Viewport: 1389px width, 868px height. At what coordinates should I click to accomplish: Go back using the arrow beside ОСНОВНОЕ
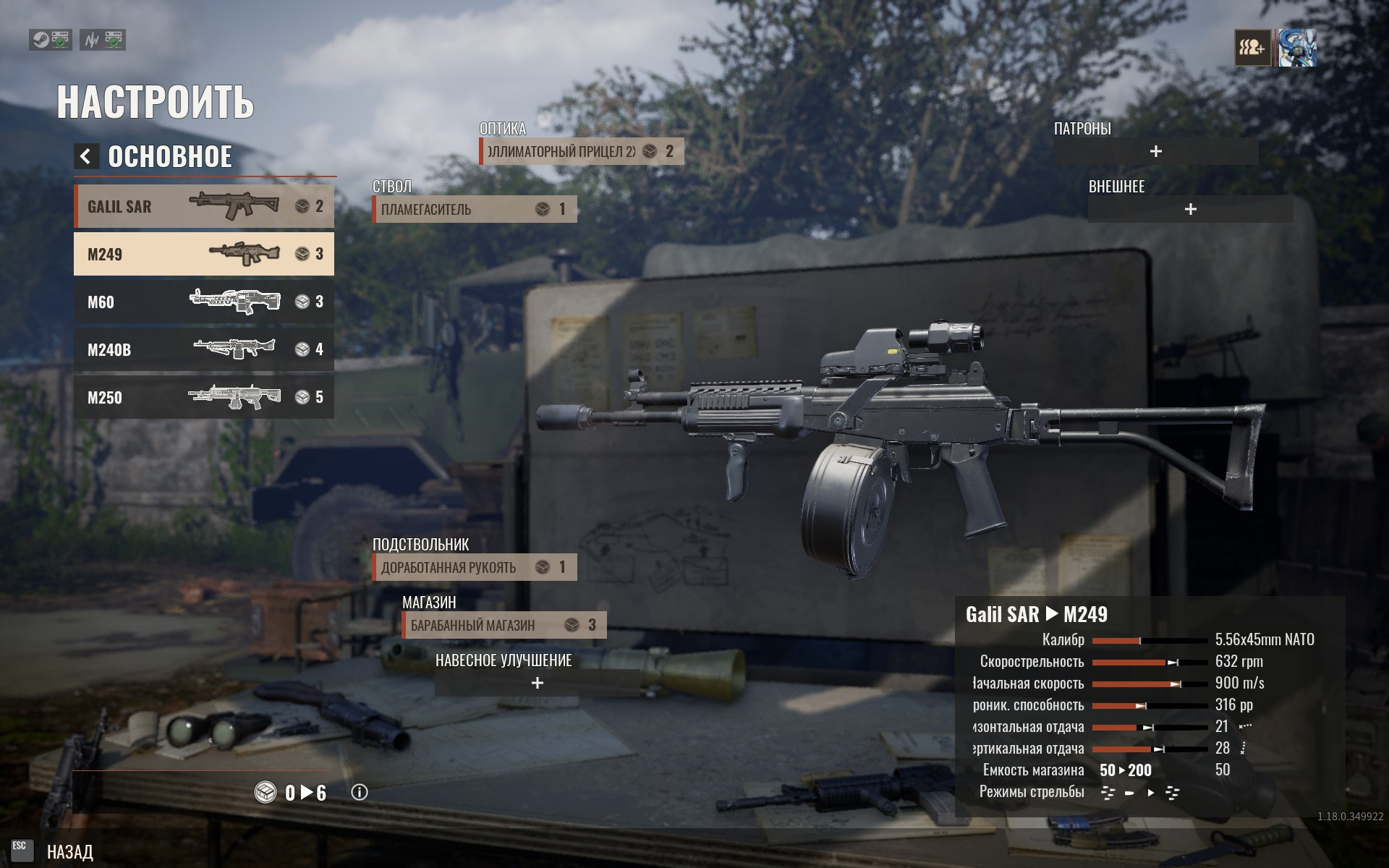point(86,156)
